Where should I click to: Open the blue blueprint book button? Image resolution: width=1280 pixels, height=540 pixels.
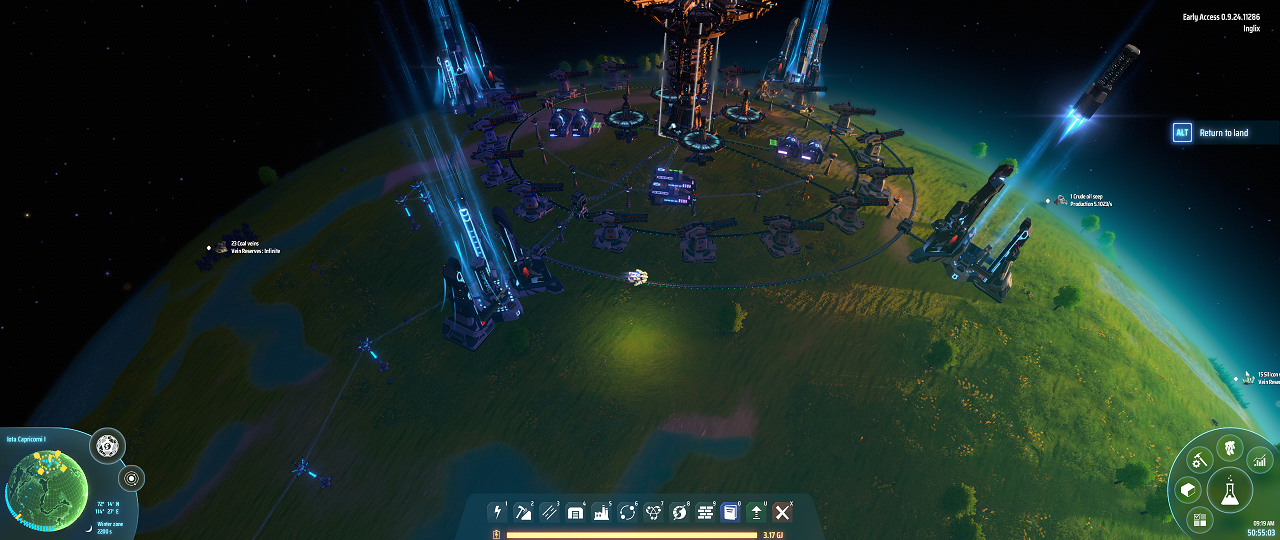(731, 513)
